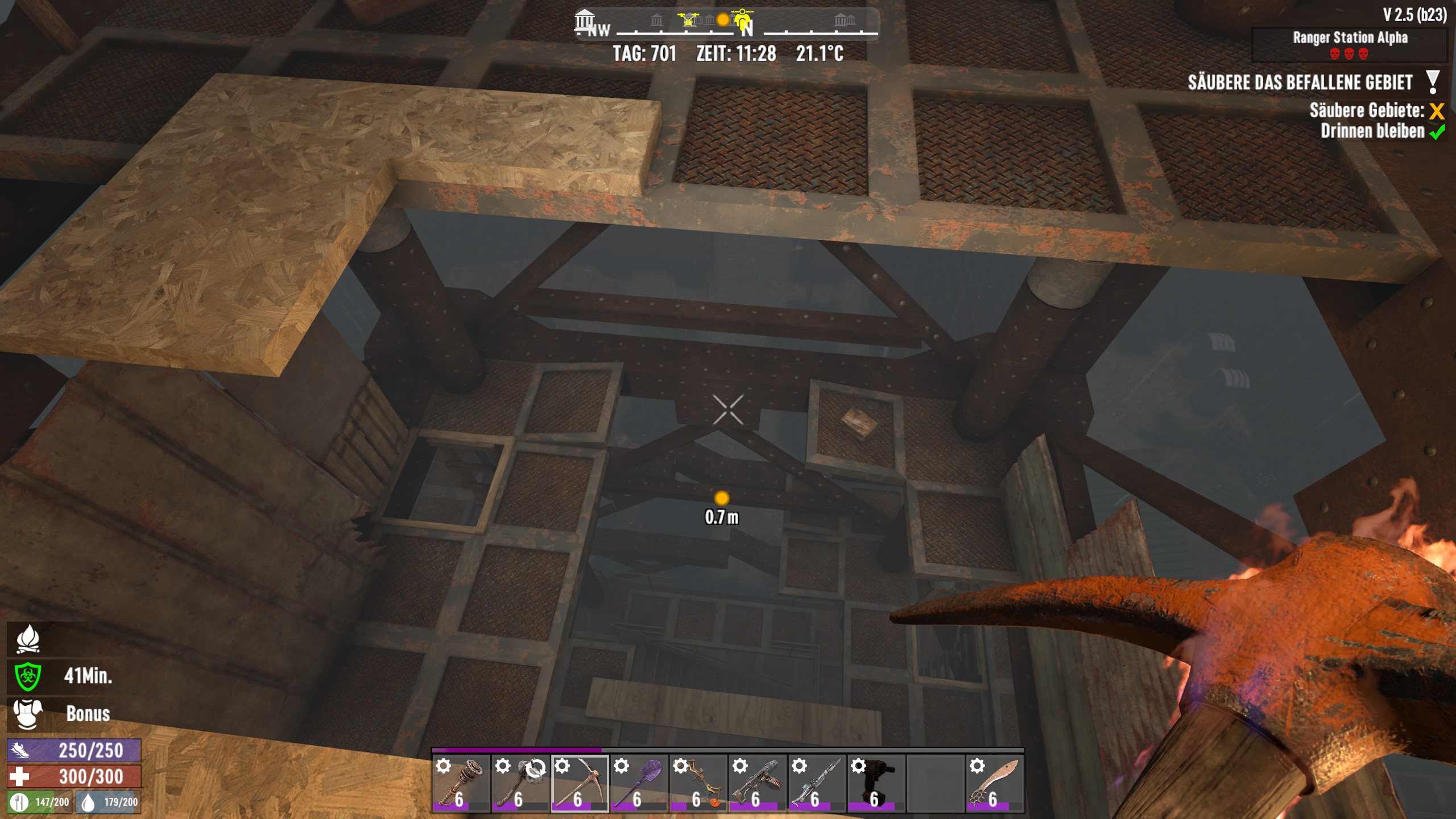
Task: Equip the purple shovel from the hotbar
Action: pyautogui.click(x=639, y=783)
